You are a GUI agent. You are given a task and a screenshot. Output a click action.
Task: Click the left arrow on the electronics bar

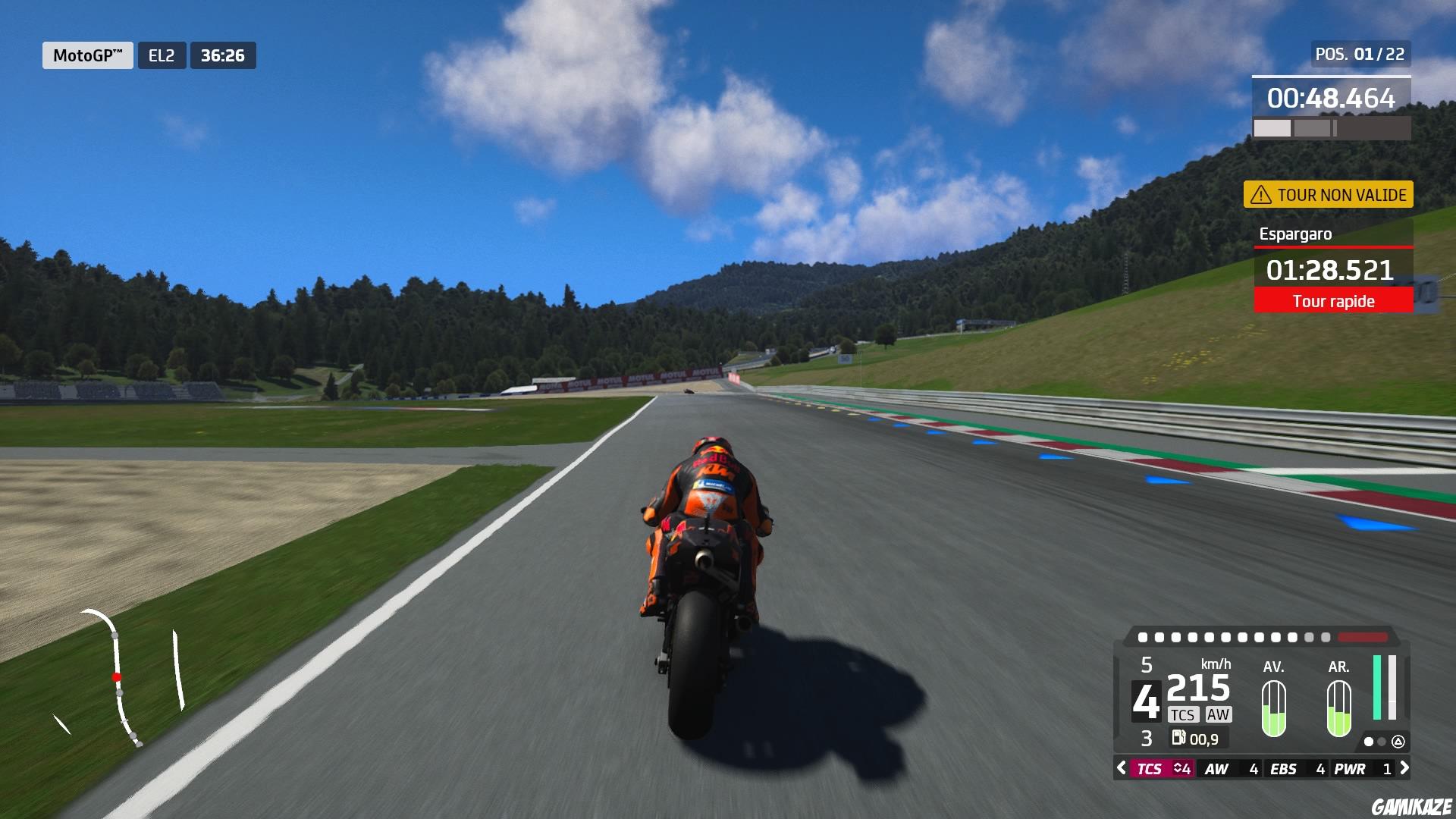click(1121, 767)
